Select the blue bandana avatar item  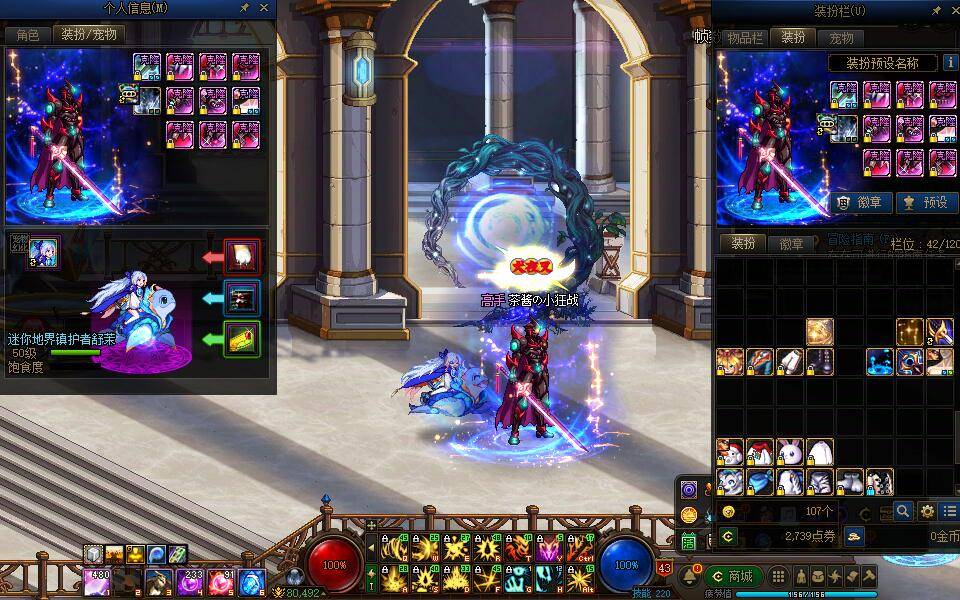coord(759,482)
